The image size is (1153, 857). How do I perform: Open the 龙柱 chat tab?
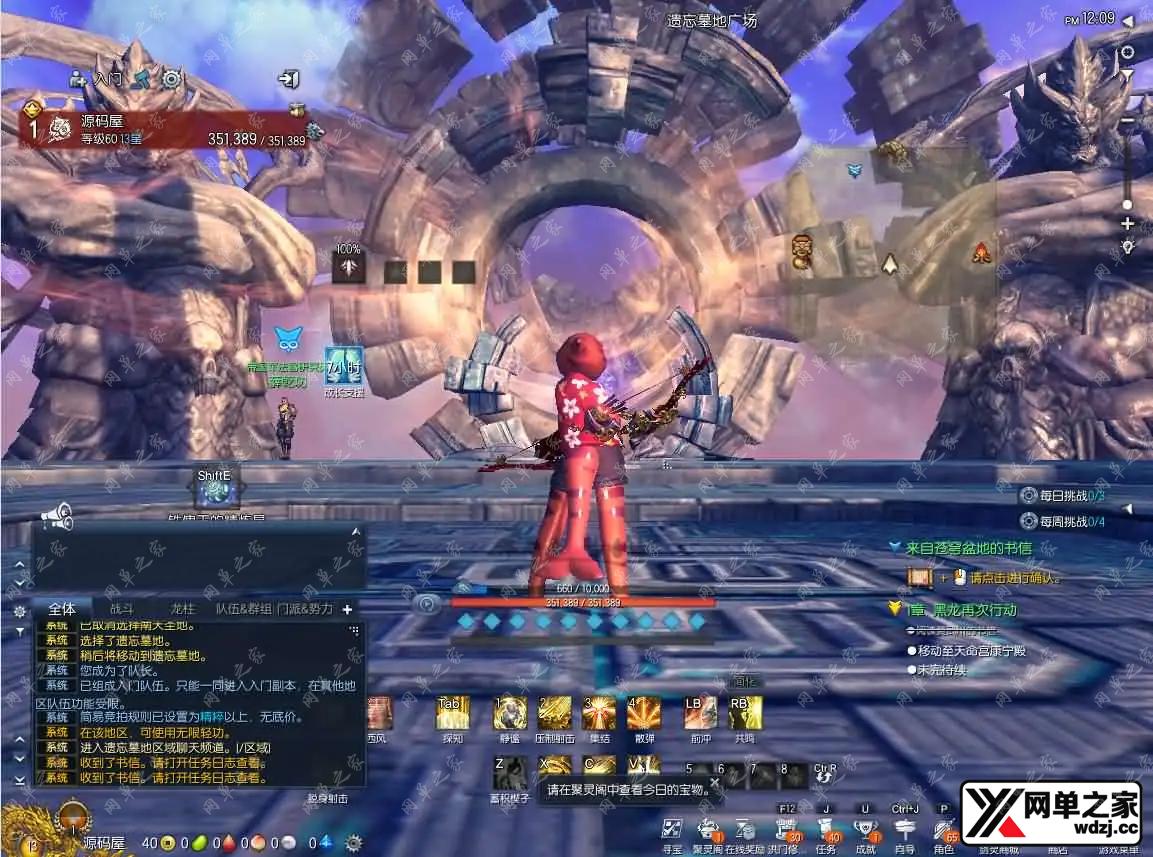[x=183, y=608]
